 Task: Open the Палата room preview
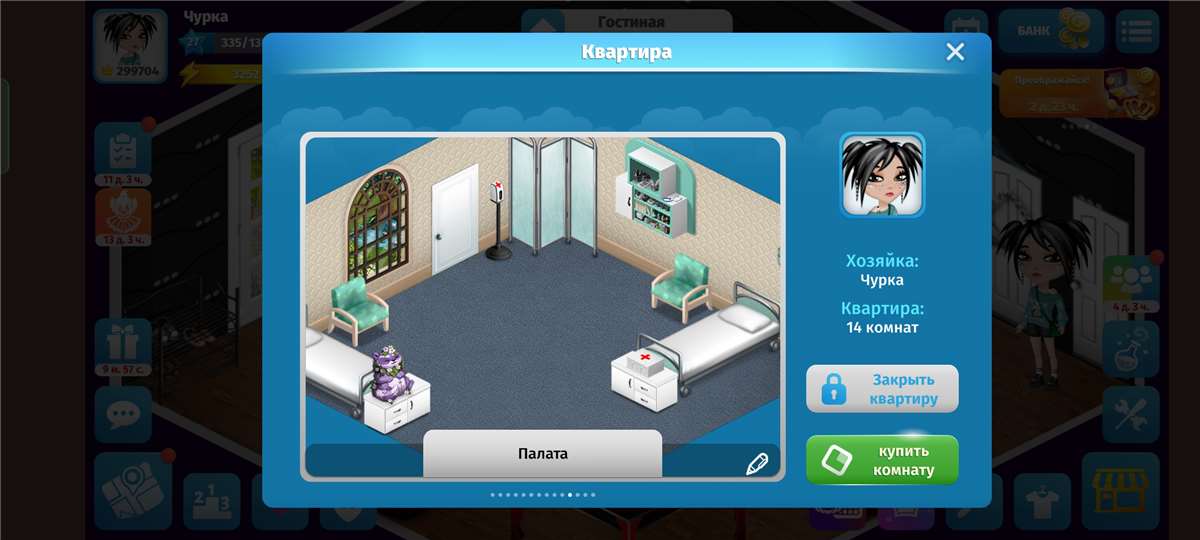(542, 290)
